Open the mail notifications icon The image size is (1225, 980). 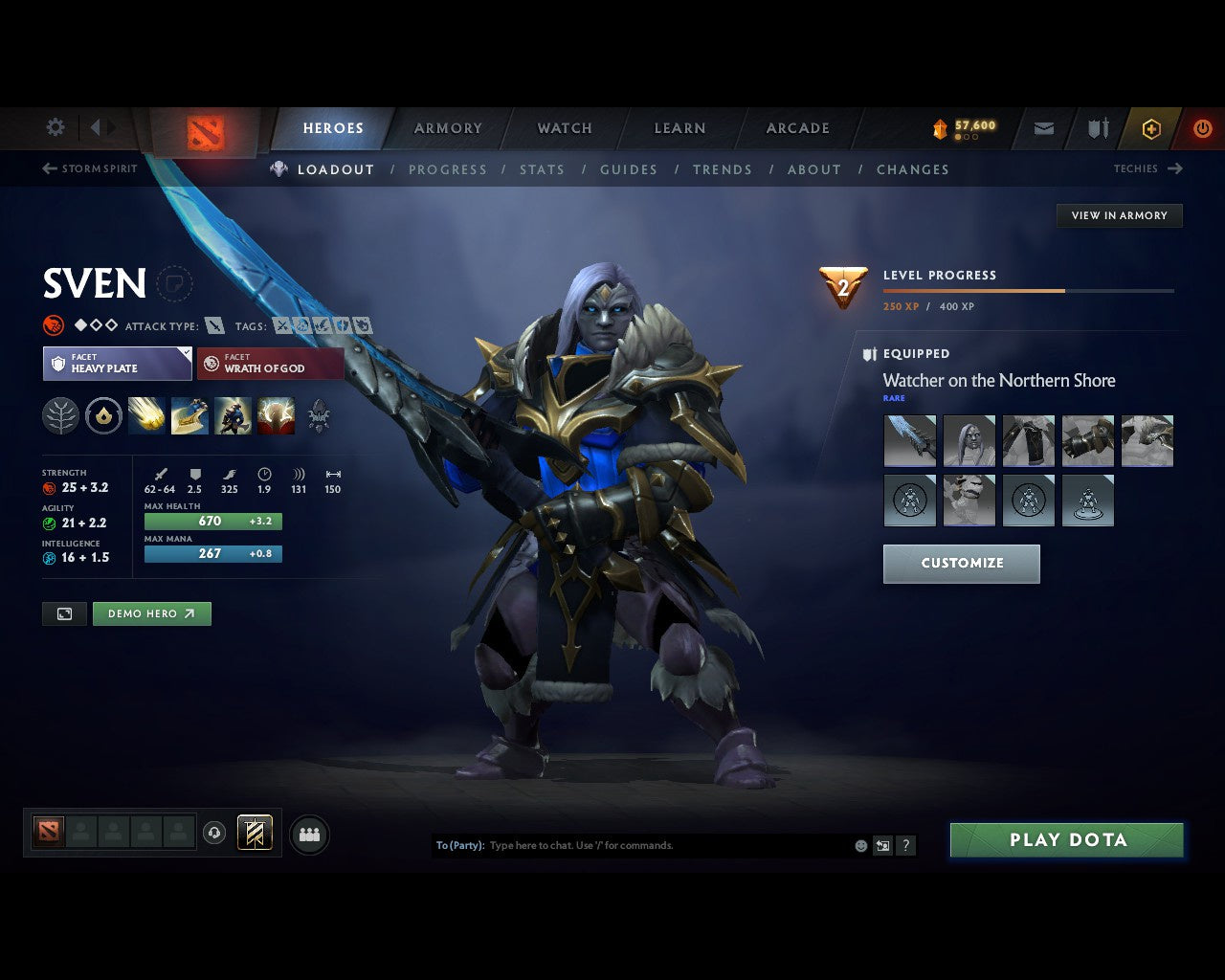1043,128
